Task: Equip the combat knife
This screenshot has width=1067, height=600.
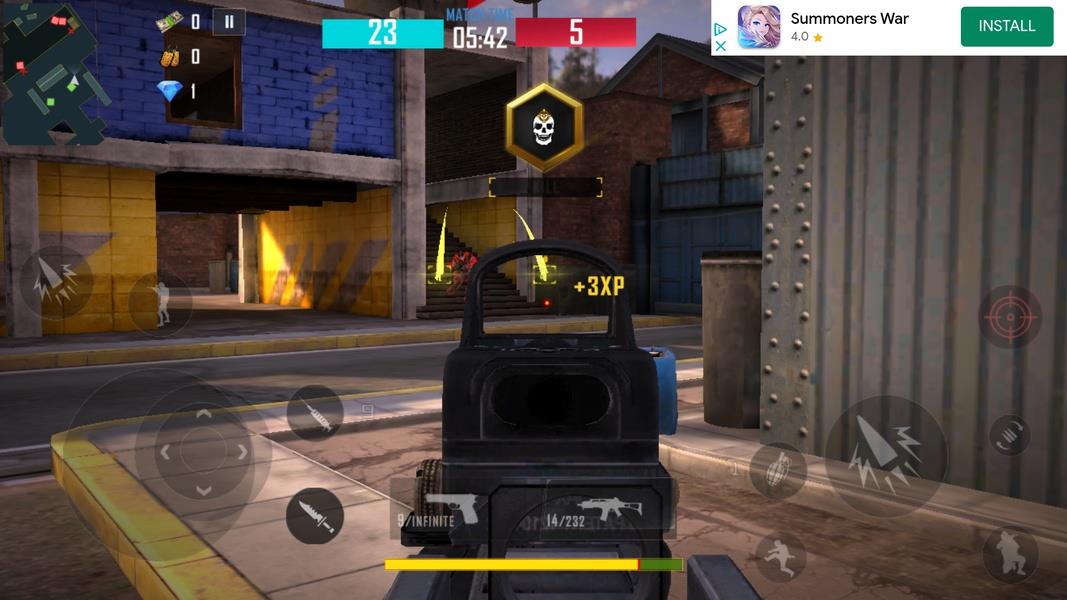Action: click(315, 516)
